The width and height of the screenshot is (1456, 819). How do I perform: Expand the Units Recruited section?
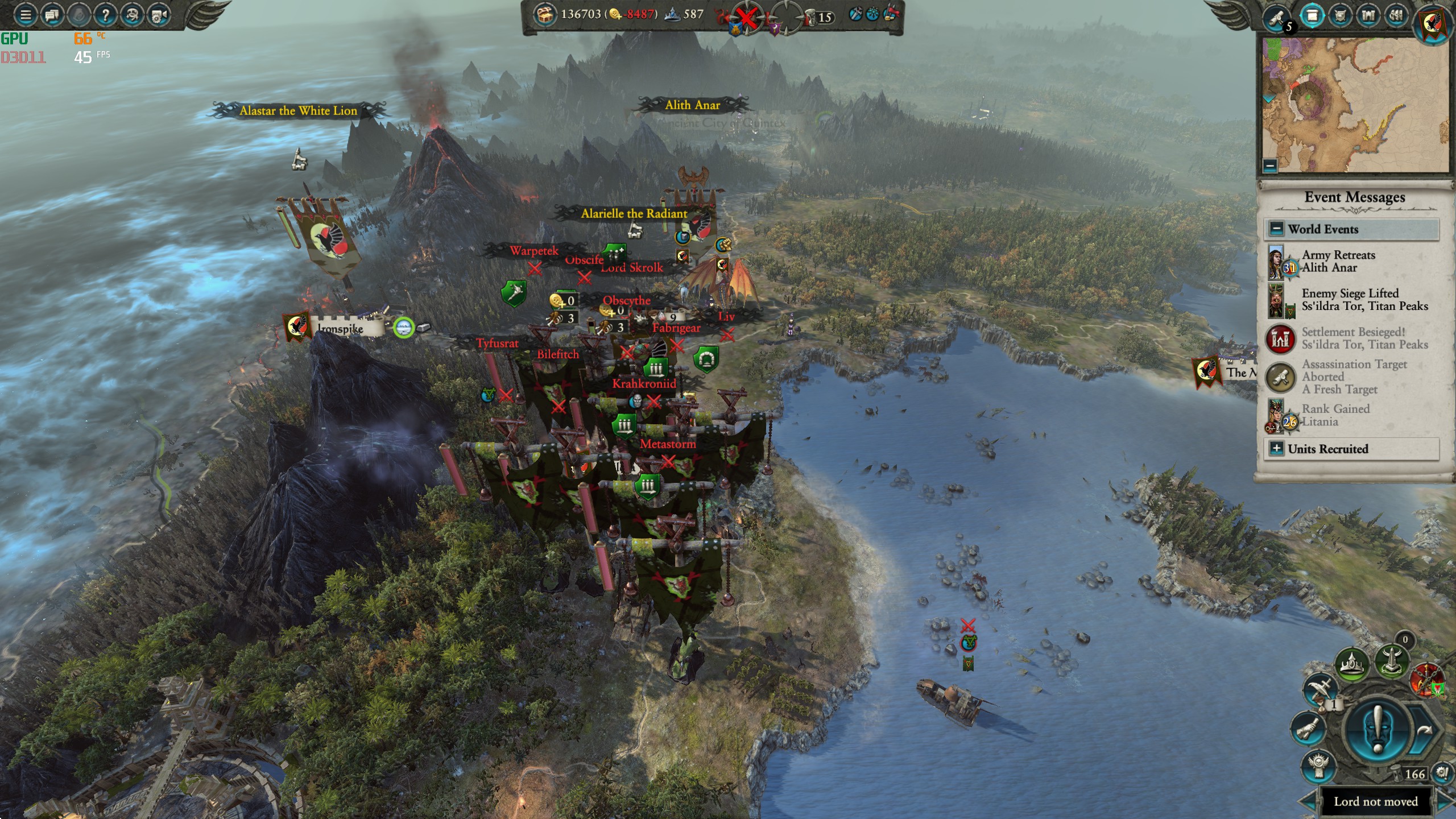[1277, 449]
